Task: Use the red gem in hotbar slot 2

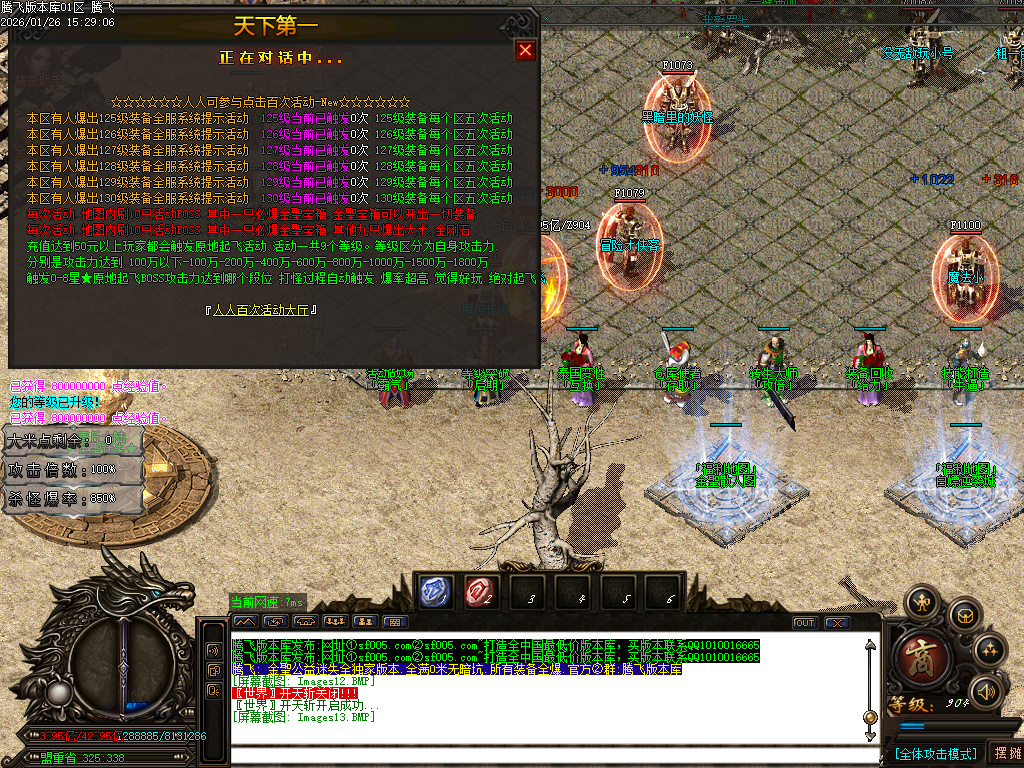Action: pyautogui.click(x=480, y=593)
